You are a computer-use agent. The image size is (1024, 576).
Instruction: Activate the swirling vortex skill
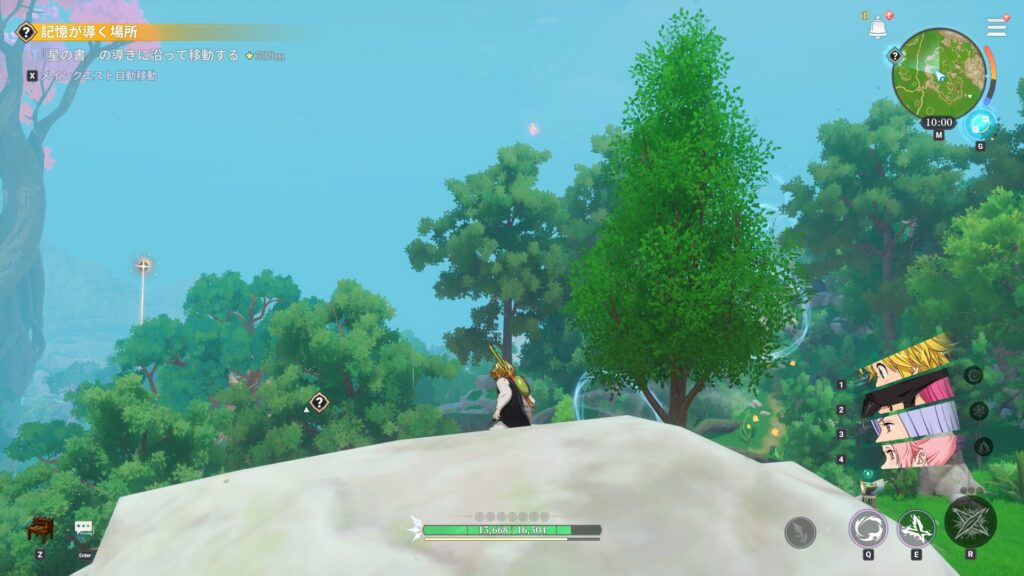(x=867, y=527)
